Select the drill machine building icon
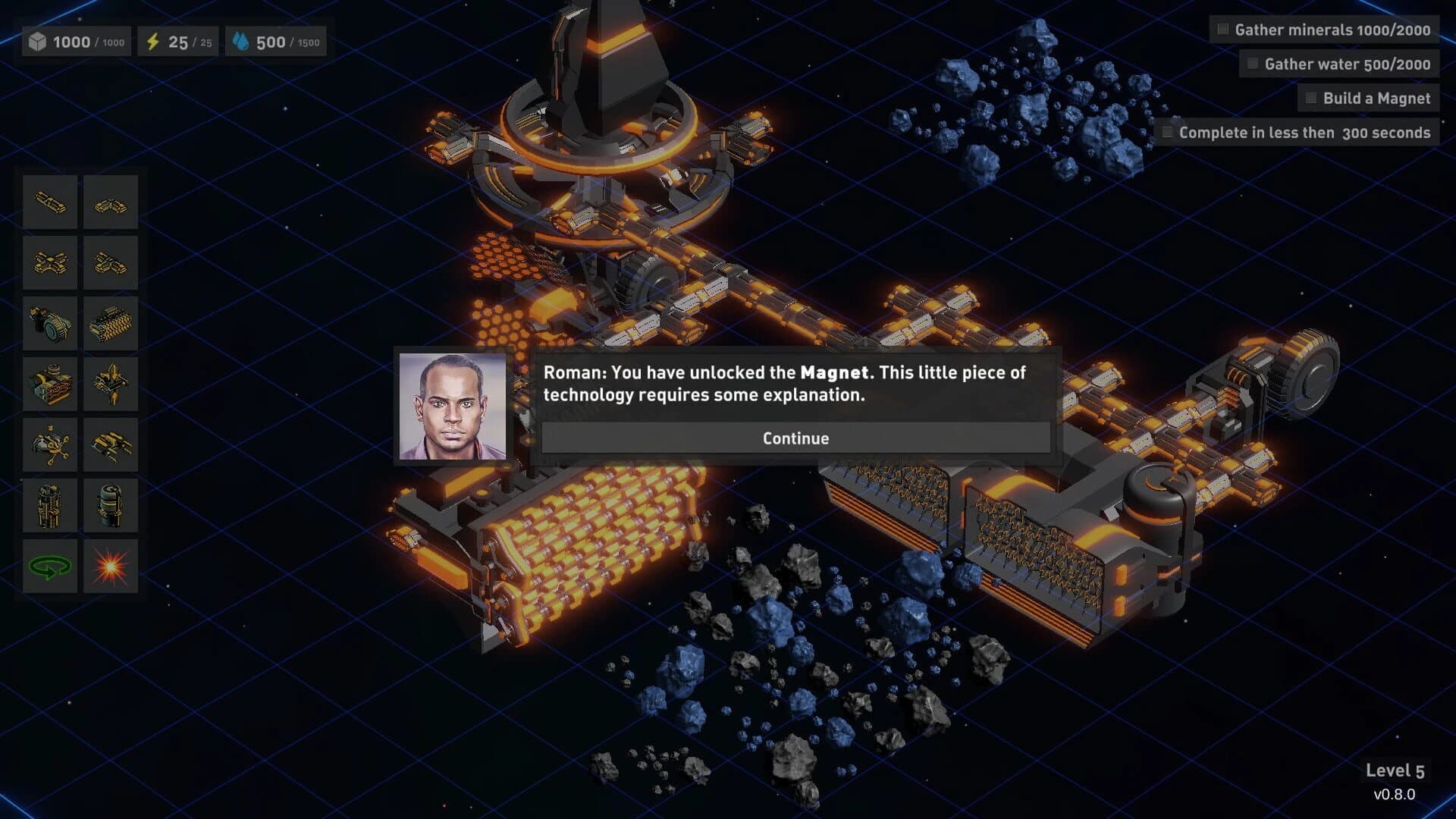This screenshot has height=819, width=1456. point(49,323)
